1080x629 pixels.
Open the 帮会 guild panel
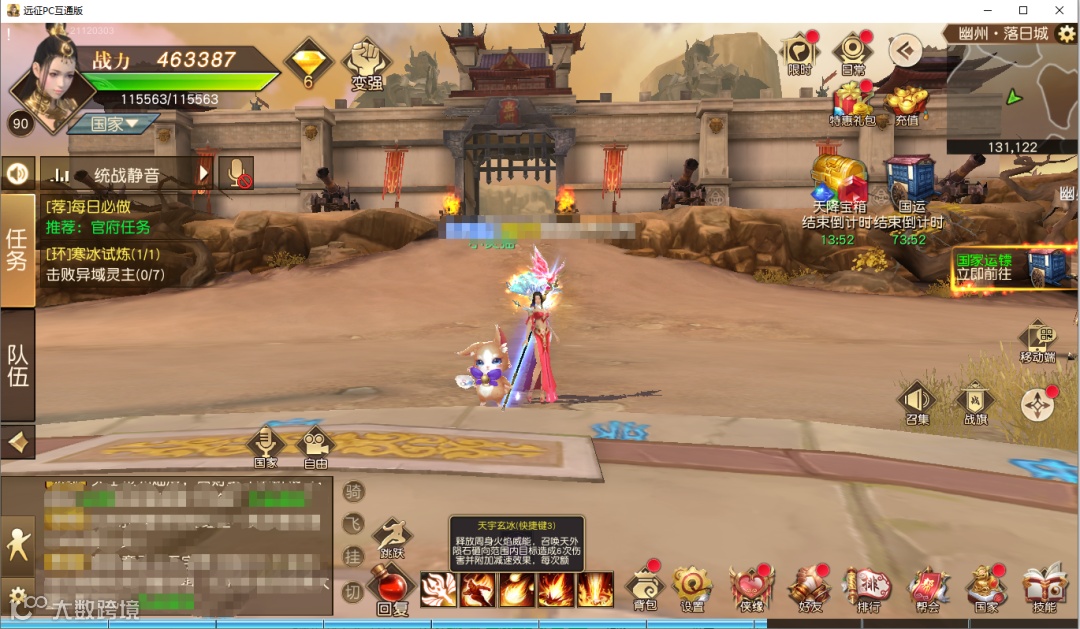click(x=927, y=586)
